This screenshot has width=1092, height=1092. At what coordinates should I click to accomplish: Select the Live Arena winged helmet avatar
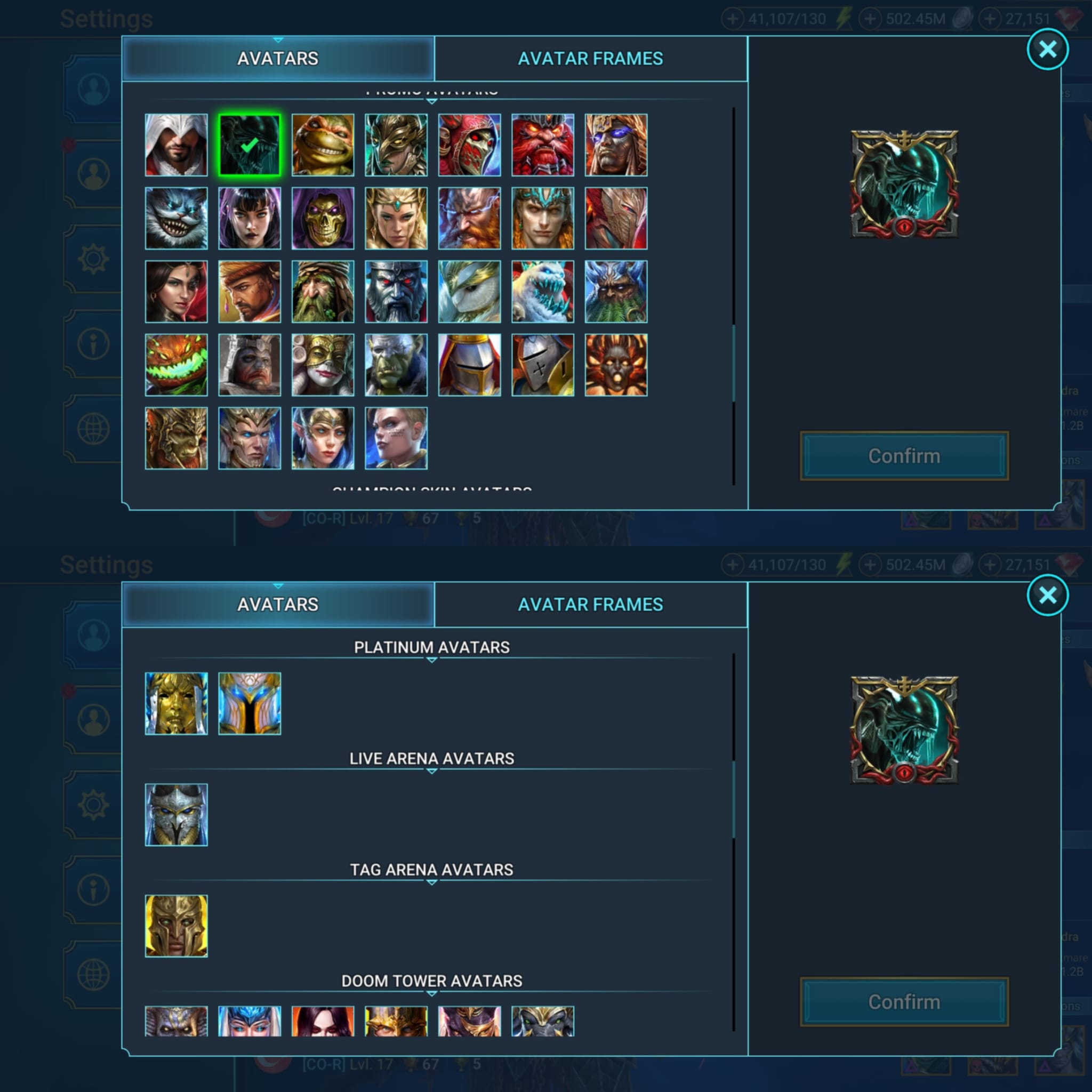click(176, 815)
